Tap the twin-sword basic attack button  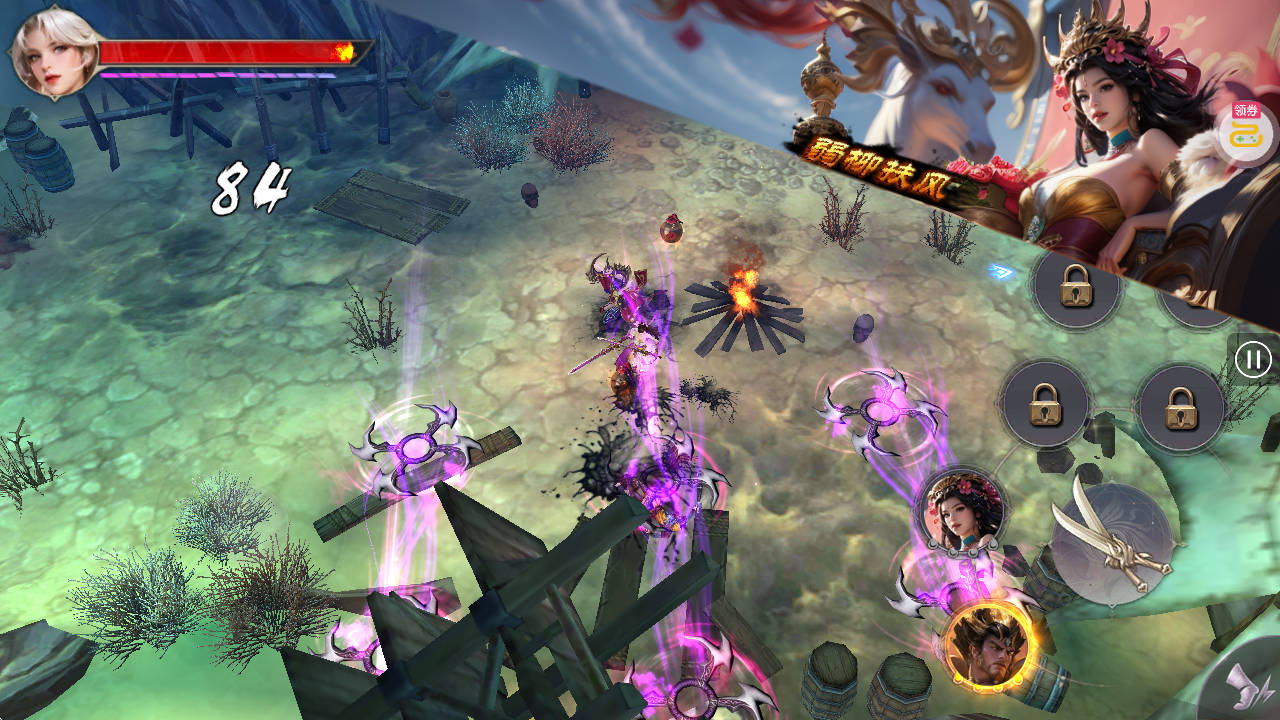pos(1113,543)
